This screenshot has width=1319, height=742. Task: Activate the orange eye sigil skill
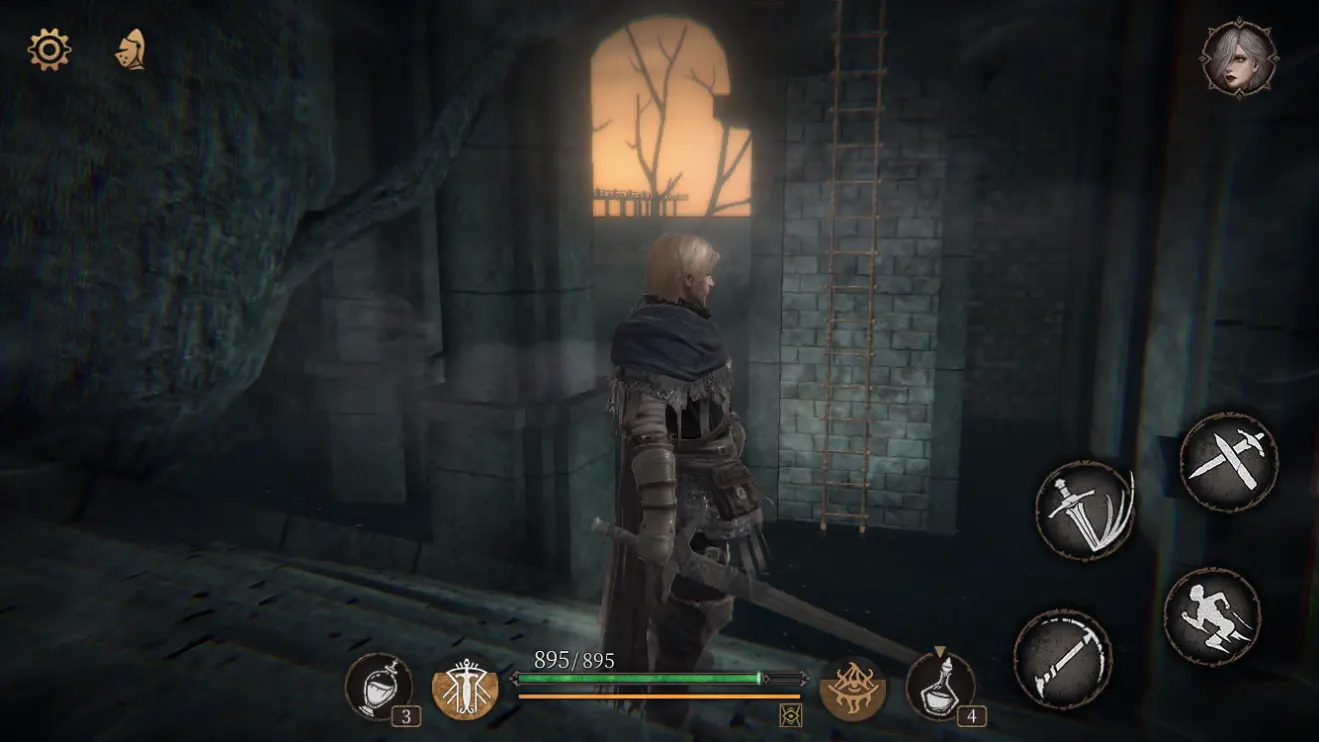852,688
